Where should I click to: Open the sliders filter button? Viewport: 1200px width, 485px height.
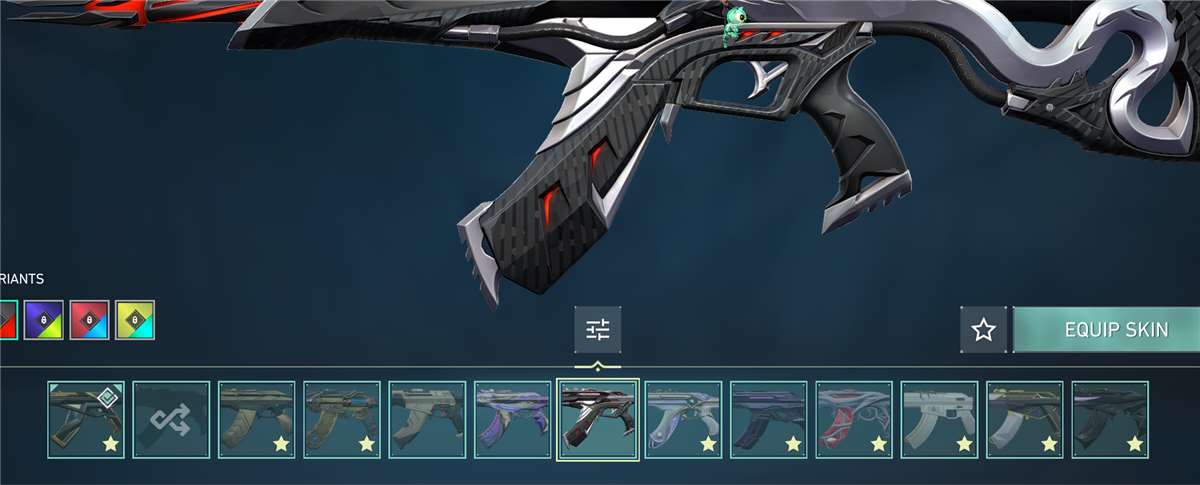pos(597,330)
